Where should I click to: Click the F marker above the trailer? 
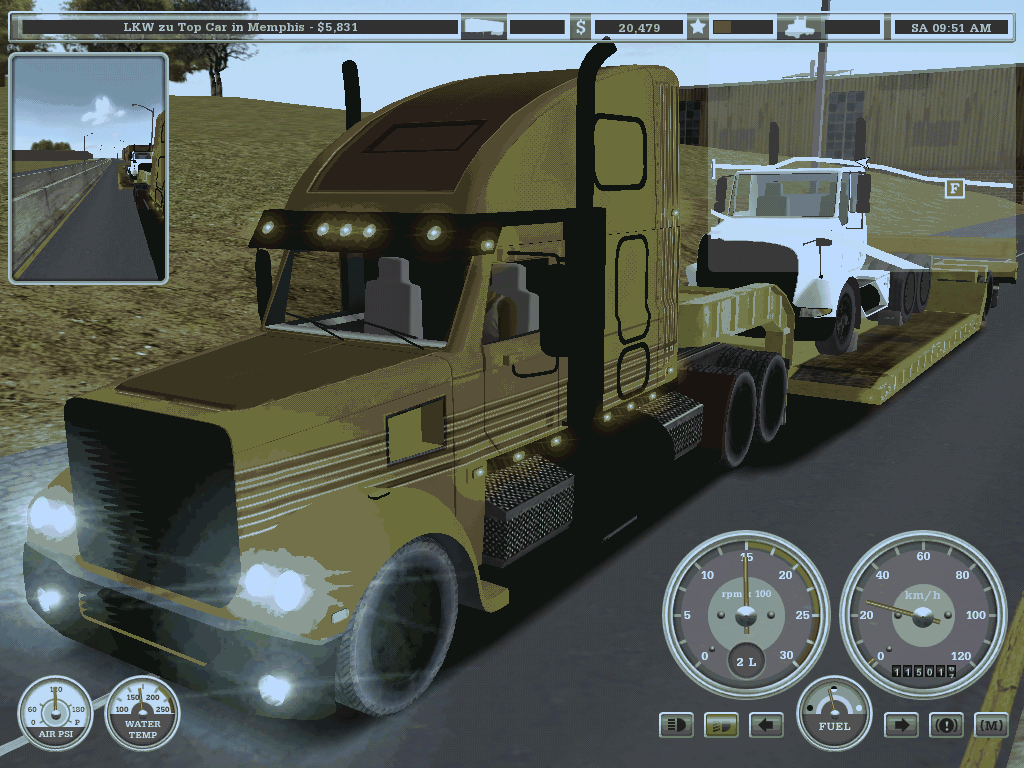(x=954, y=188)
